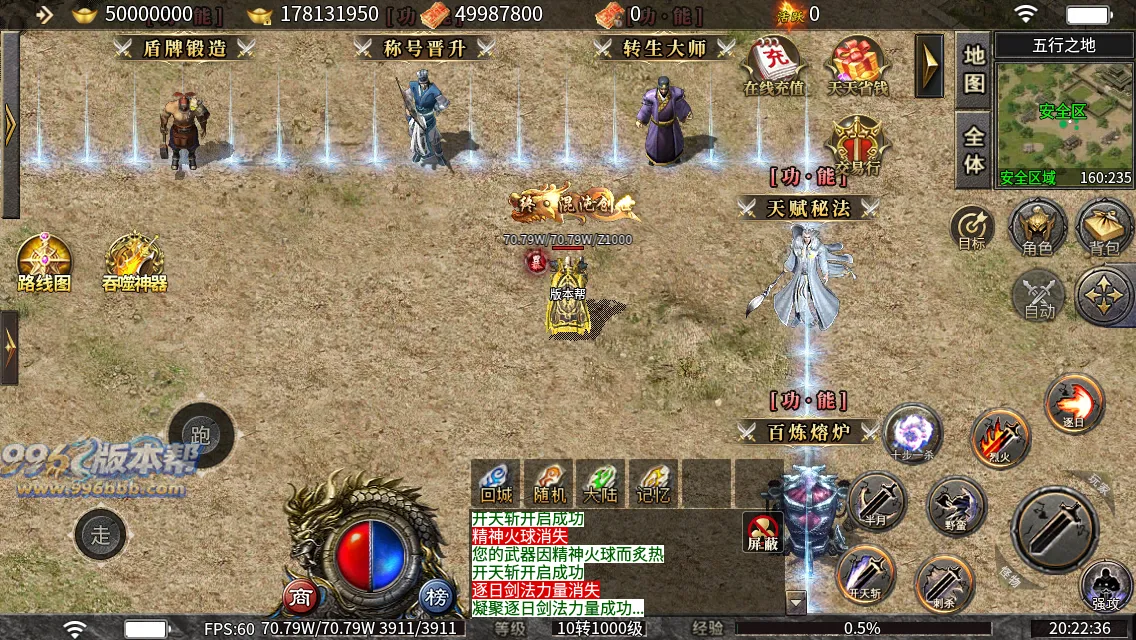Use the 十步一杀 skill

pyautogui.click(x=912, y=434)
